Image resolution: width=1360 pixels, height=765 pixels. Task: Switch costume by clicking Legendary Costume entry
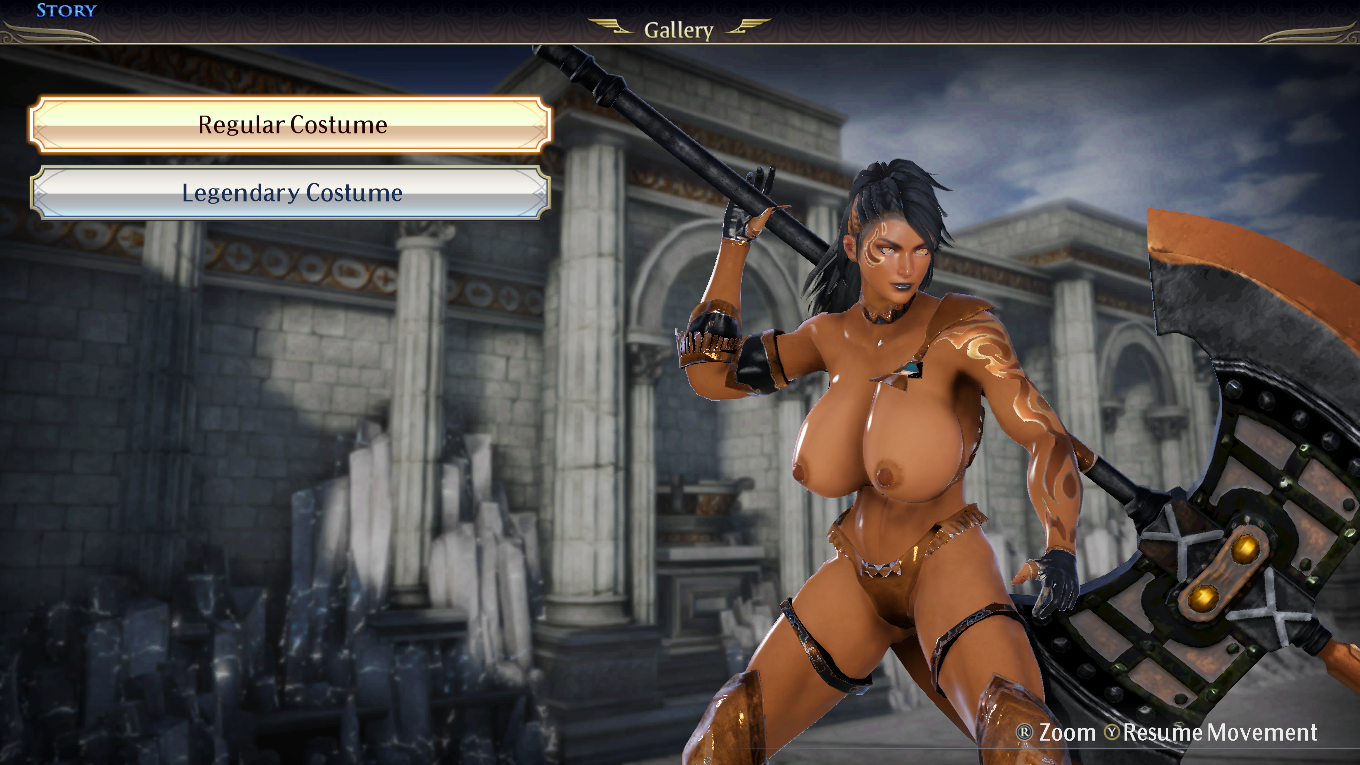point(291,193)
